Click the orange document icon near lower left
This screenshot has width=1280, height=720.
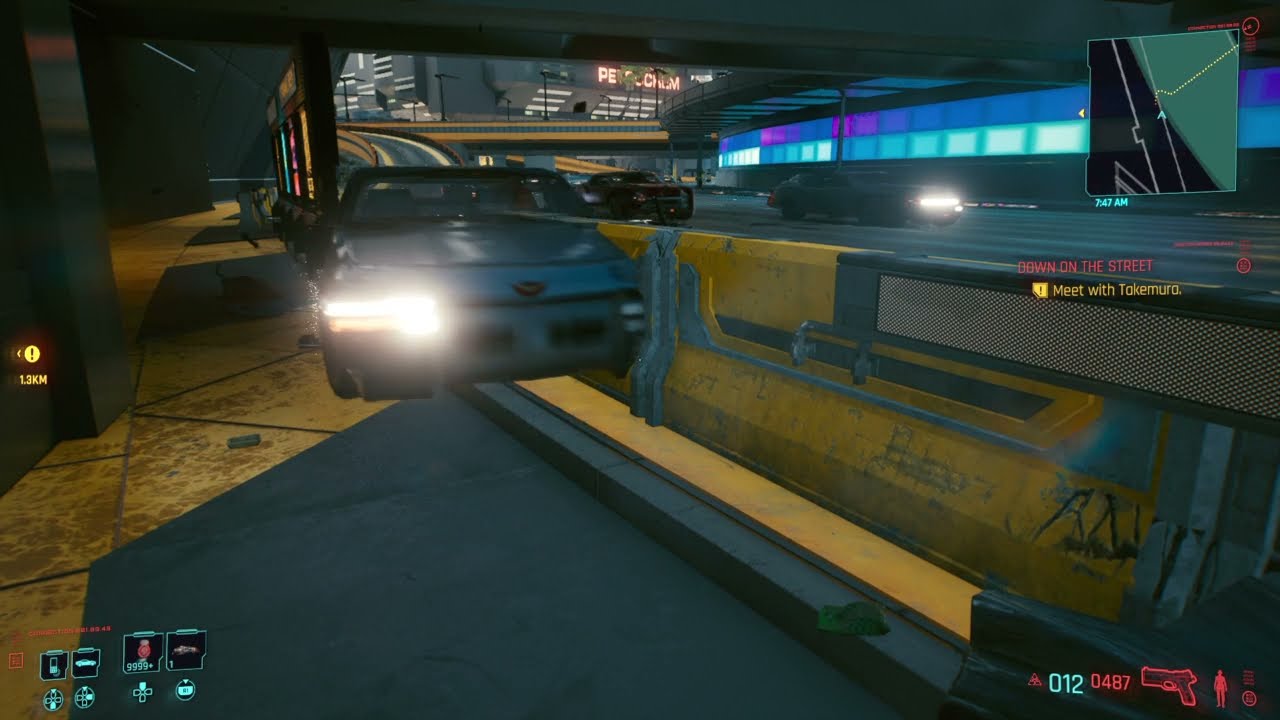(15, 658)
